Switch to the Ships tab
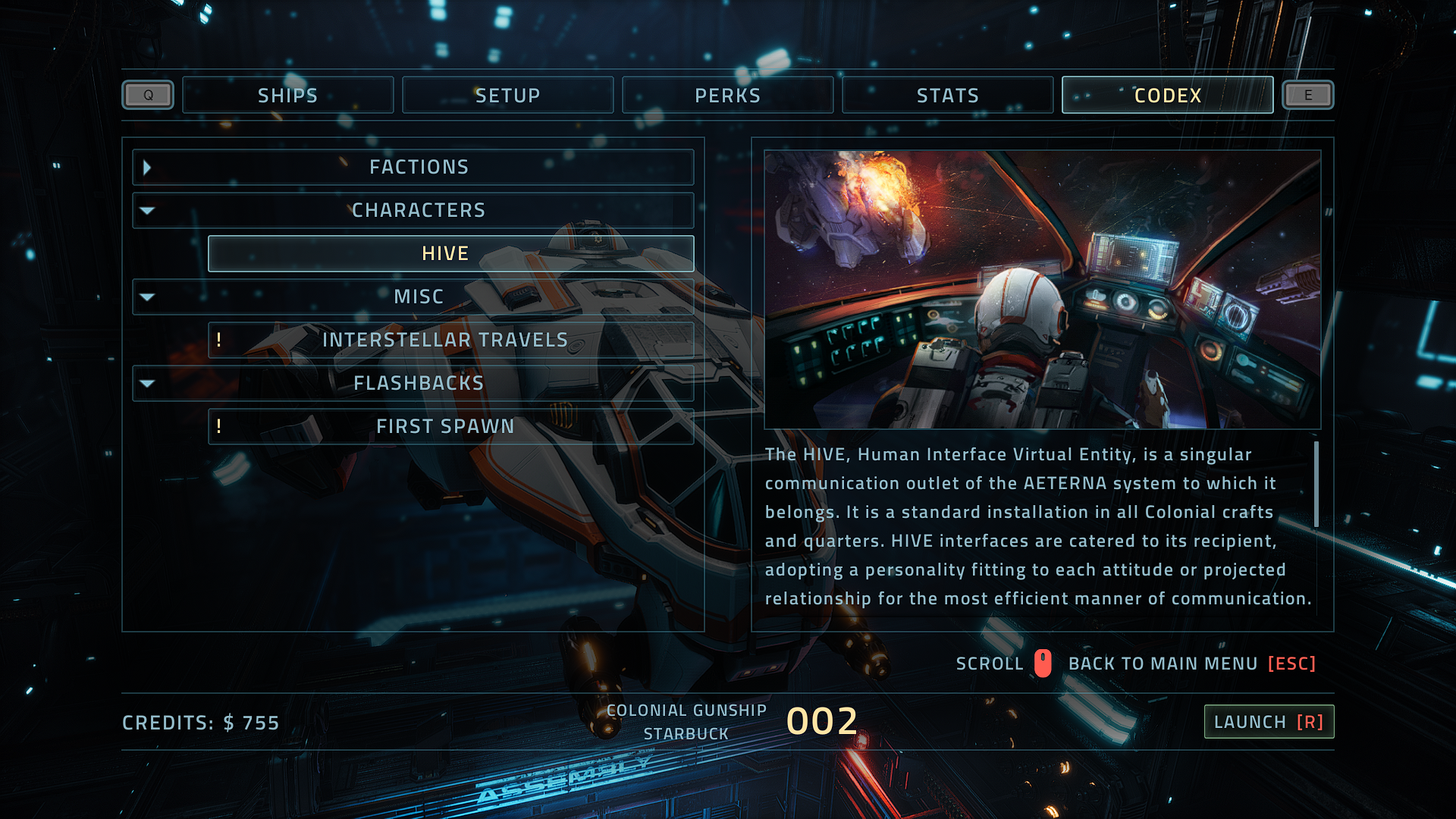 click(287, 96)
